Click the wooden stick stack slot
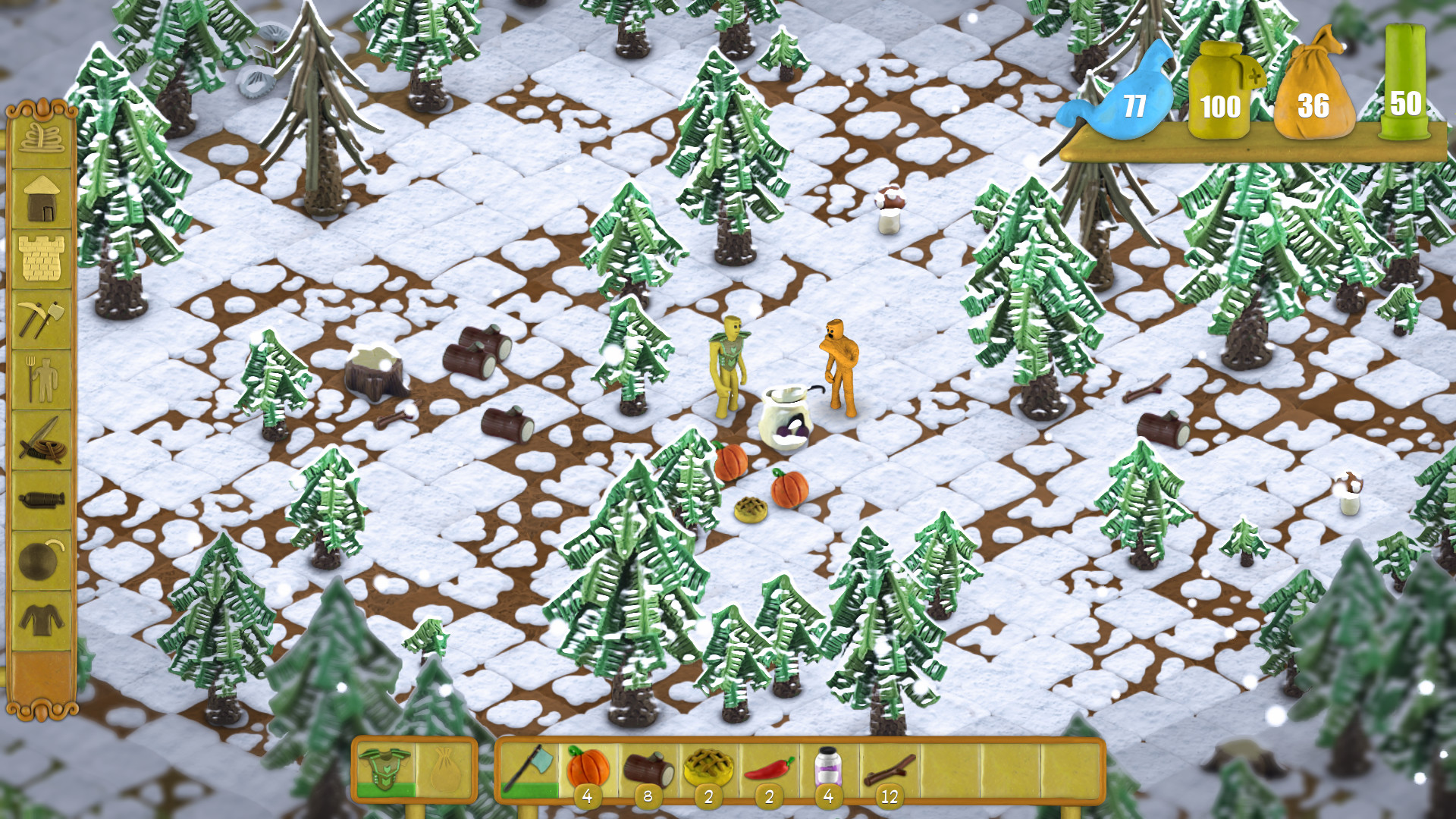 [890, 770]
